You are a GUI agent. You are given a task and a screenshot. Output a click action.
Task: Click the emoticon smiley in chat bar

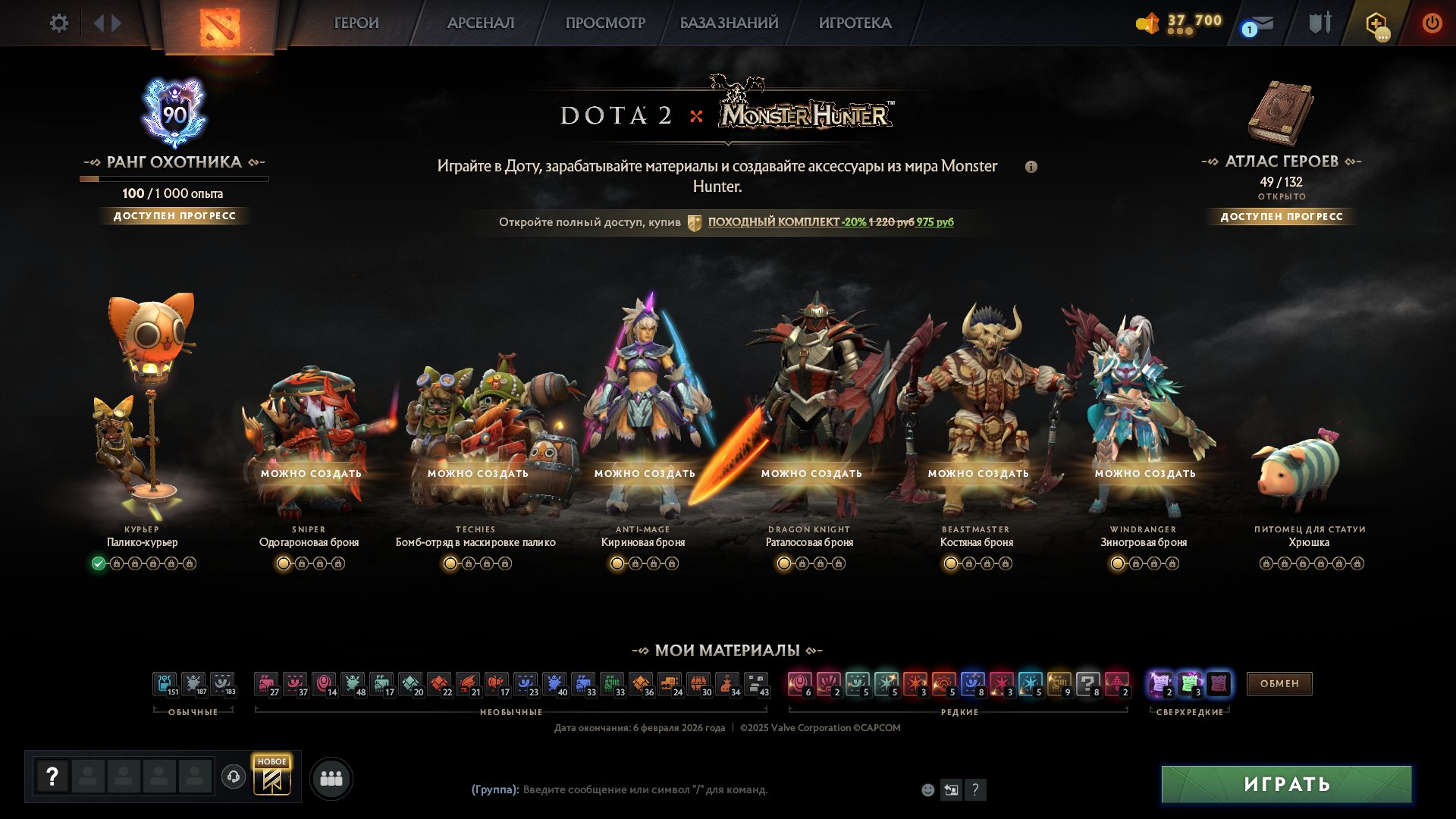[927, 789]
